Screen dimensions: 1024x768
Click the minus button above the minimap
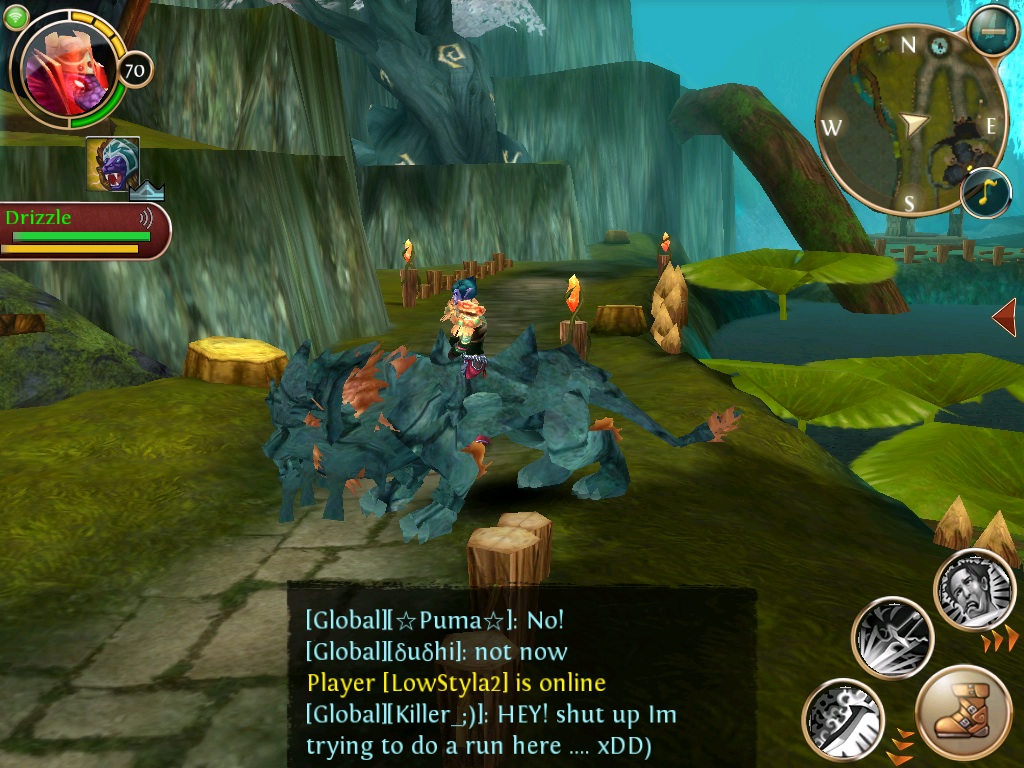[x=993, y=31]
